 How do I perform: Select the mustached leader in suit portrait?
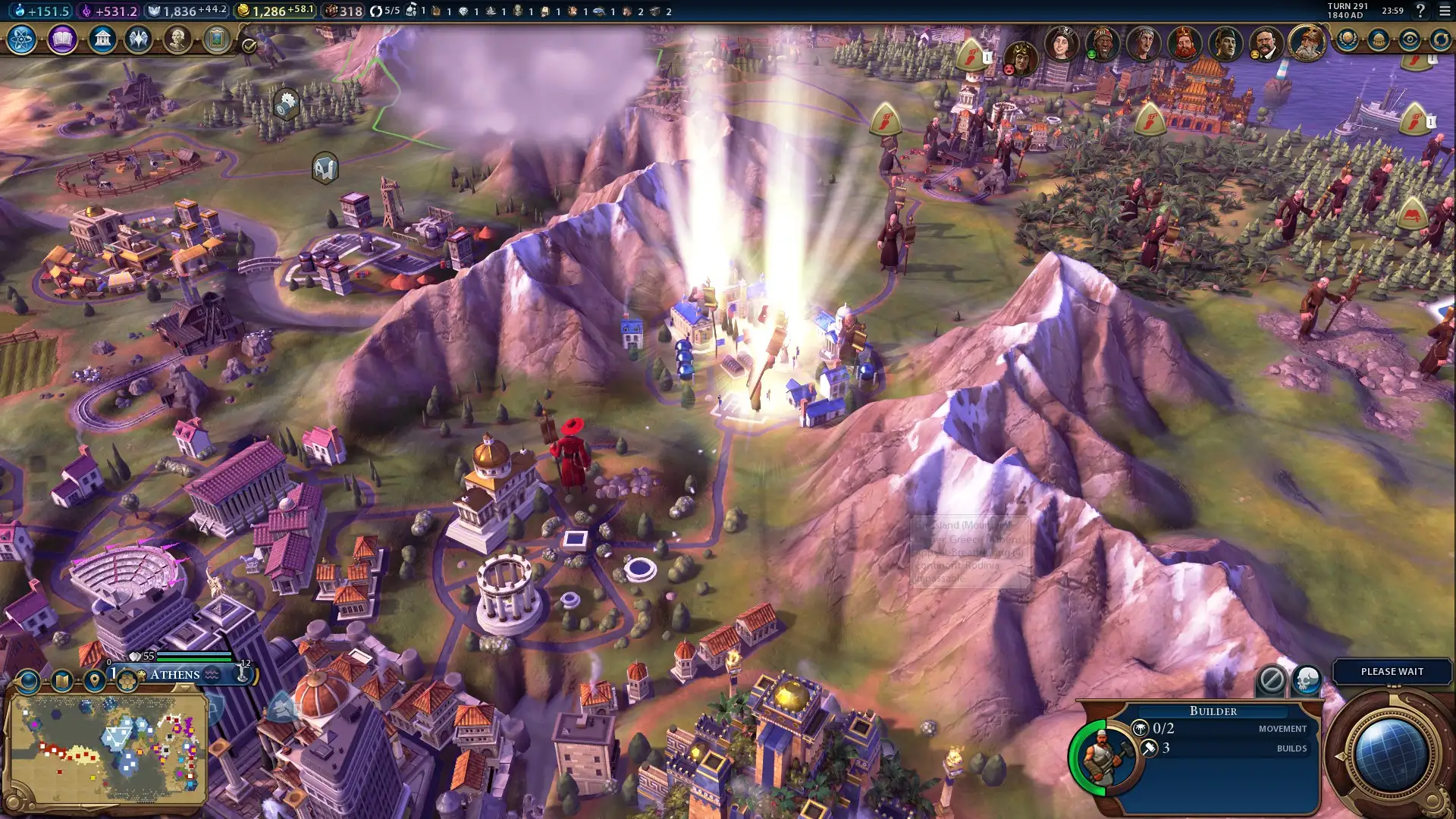(x=1266, y=43)
